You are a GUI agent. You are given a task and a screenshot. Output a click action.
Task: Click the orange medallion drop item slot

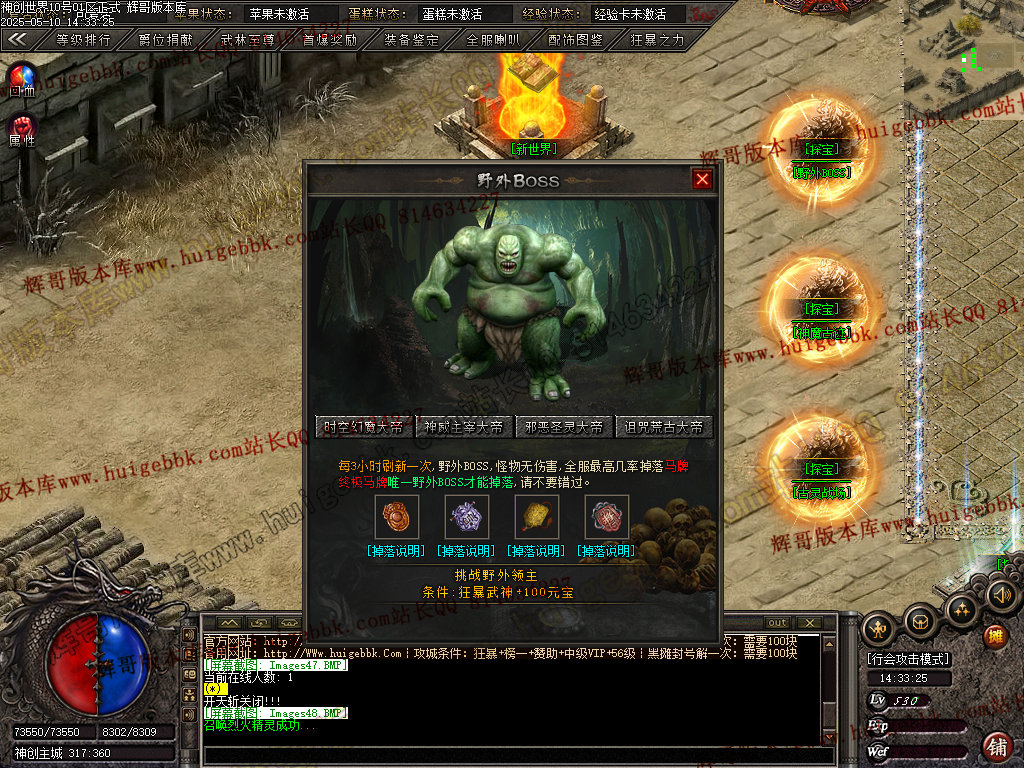tap(395, 517)
